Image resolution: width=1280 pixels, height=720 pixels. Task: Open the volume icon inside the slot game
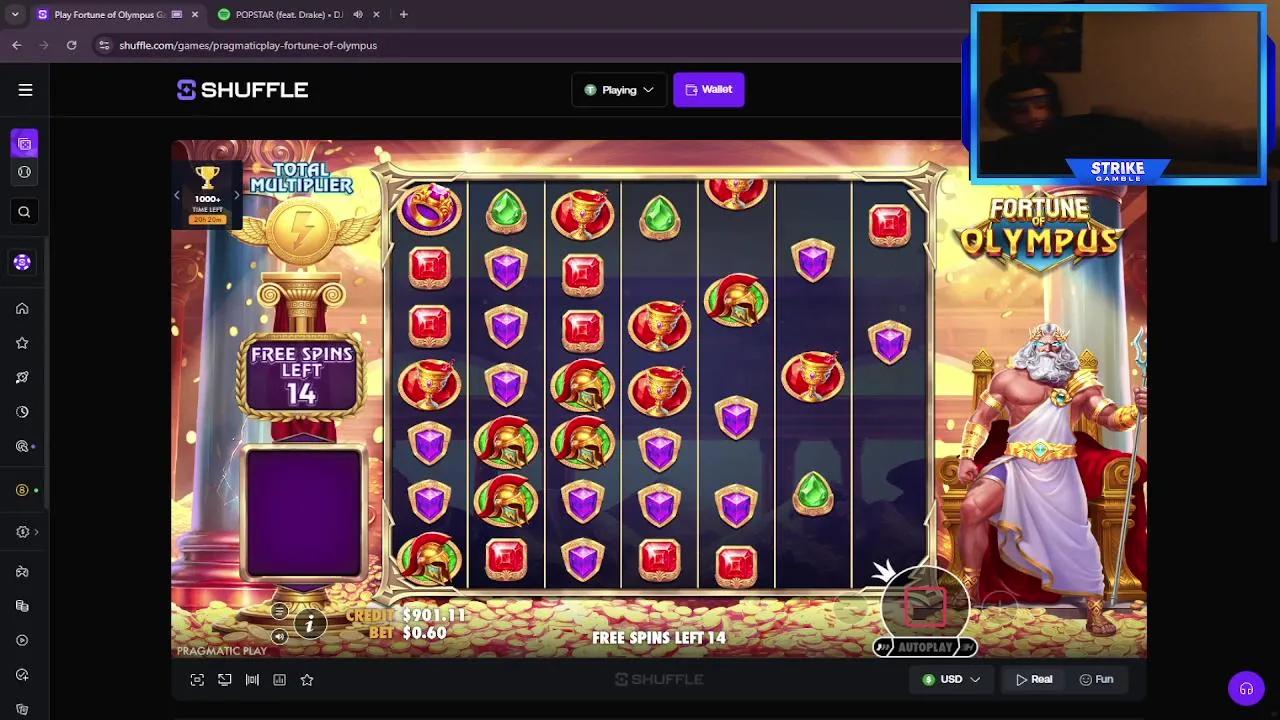pos(280,635)
